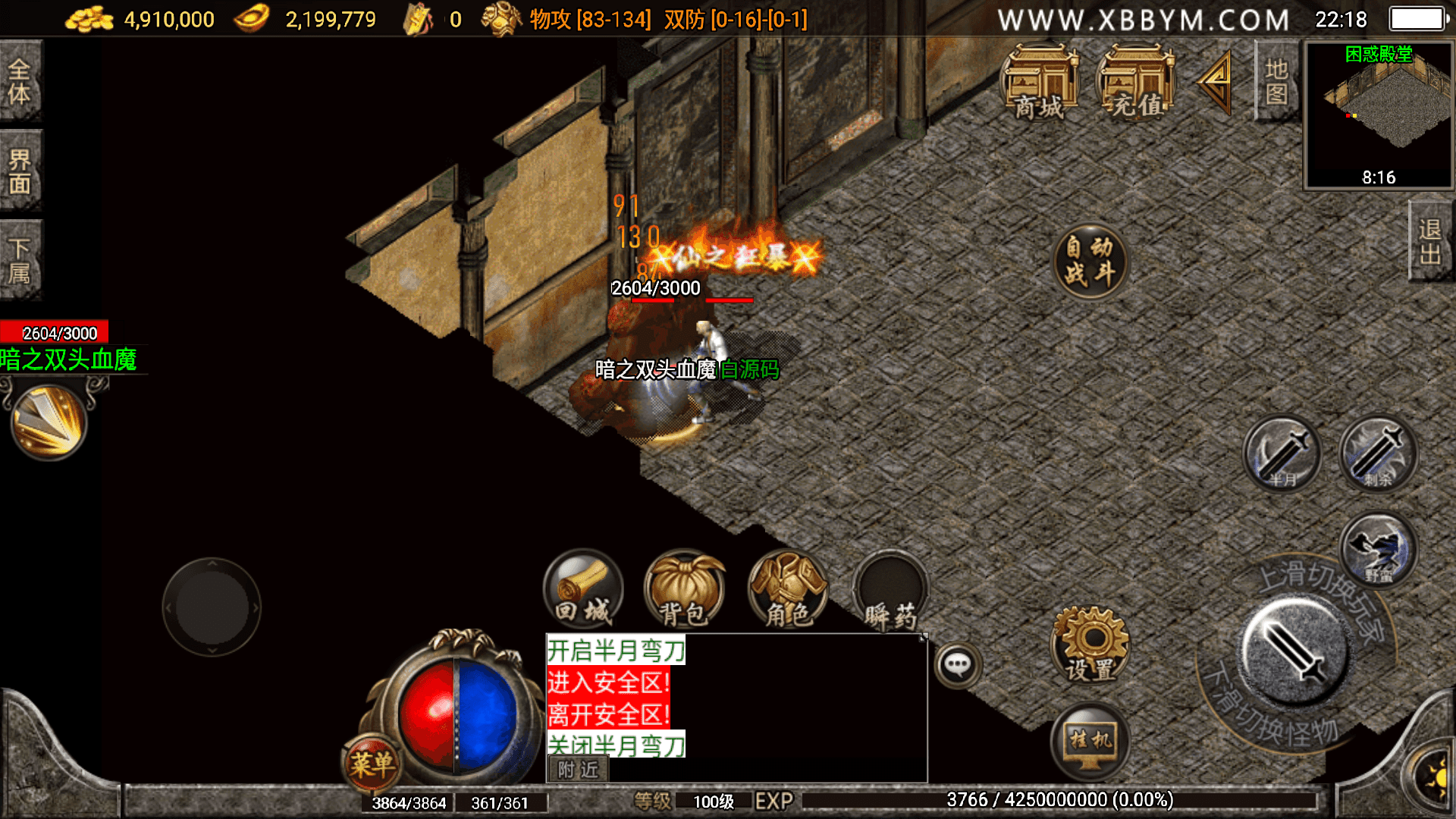
Task: Activate the 刺杀 assassinate skill
Action: (x=1378, y=454)
